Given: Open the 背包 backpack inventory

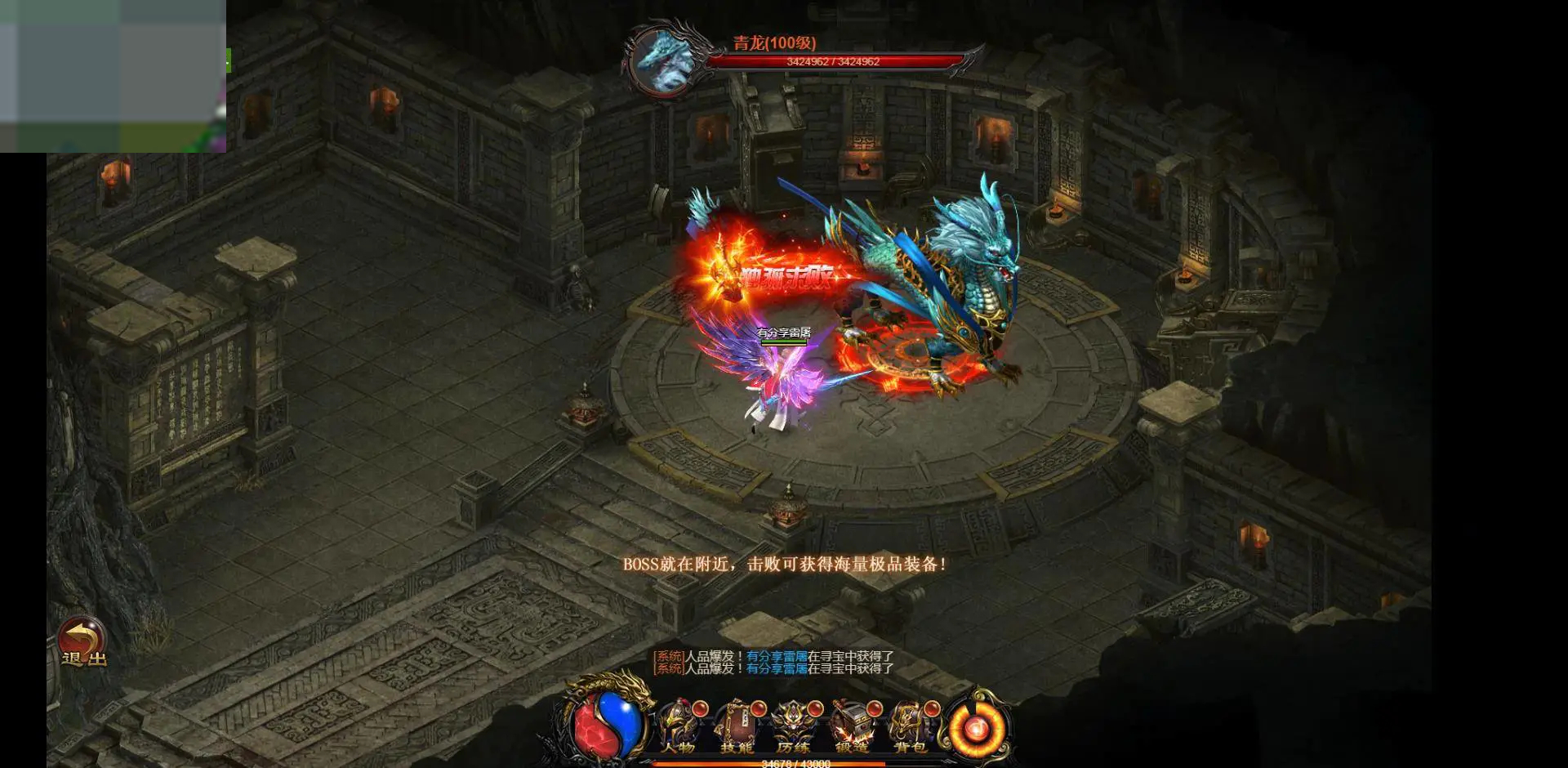Looking at the screenshot, I should (x=909, y=727).
